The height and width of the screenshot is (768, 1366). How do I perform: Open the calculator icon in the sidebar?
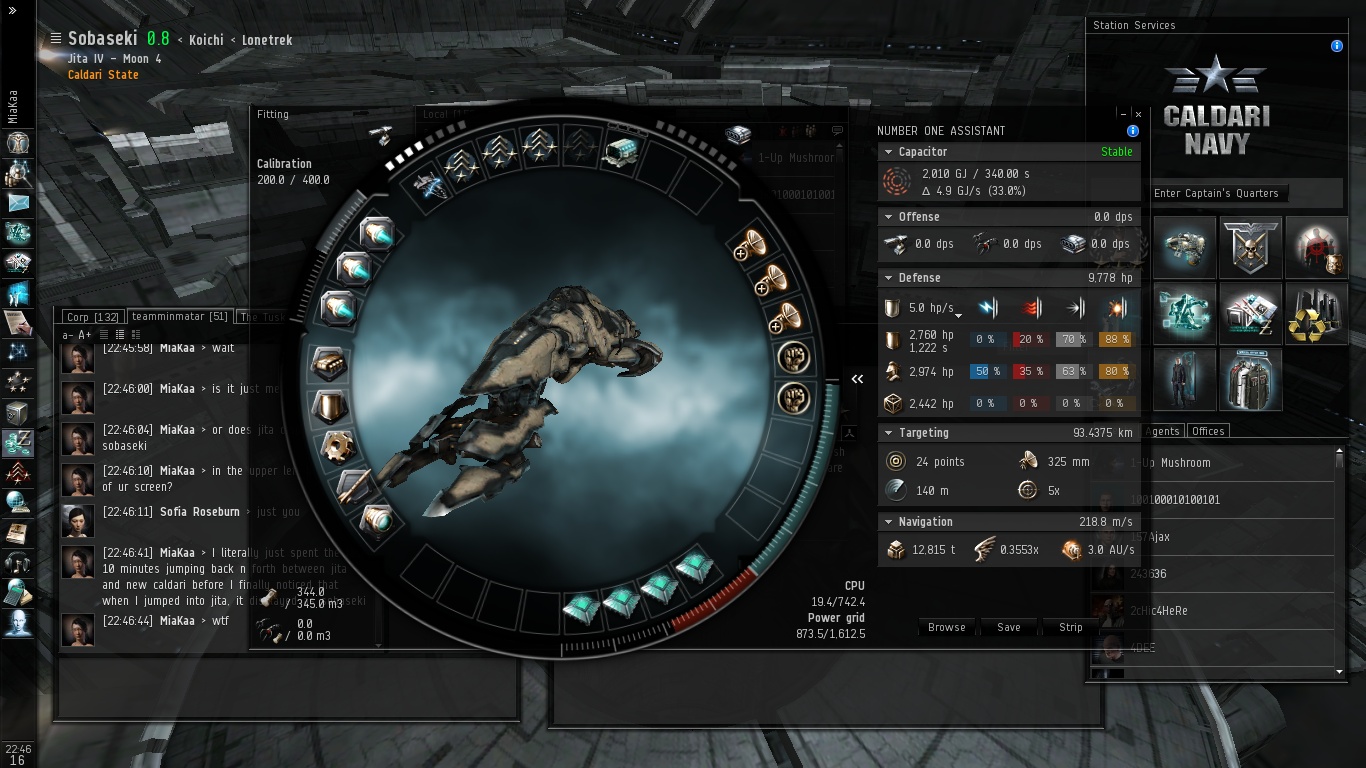[x=18, y=592]
